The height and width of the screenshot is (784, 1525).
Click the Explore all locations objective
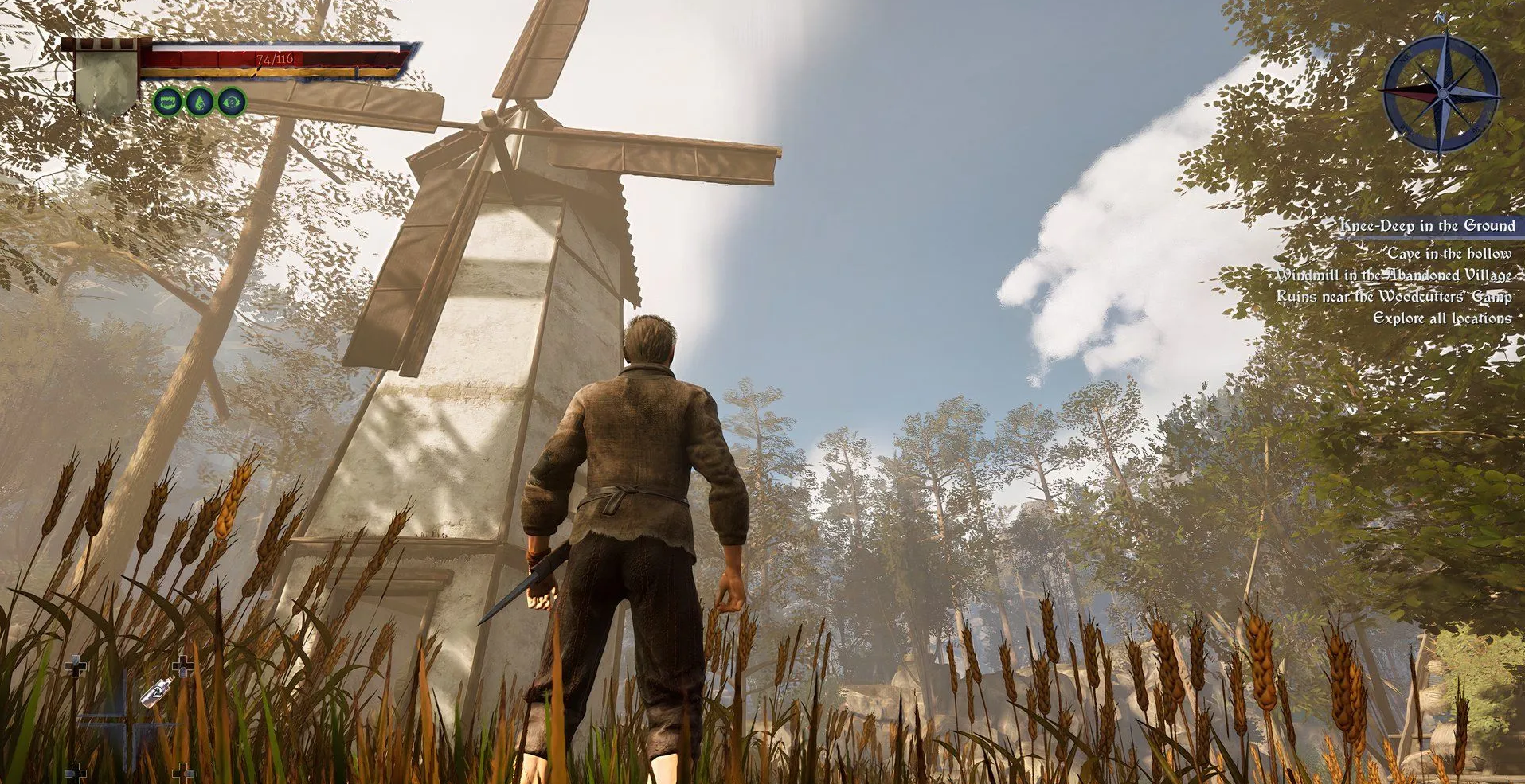[1441, 318]
